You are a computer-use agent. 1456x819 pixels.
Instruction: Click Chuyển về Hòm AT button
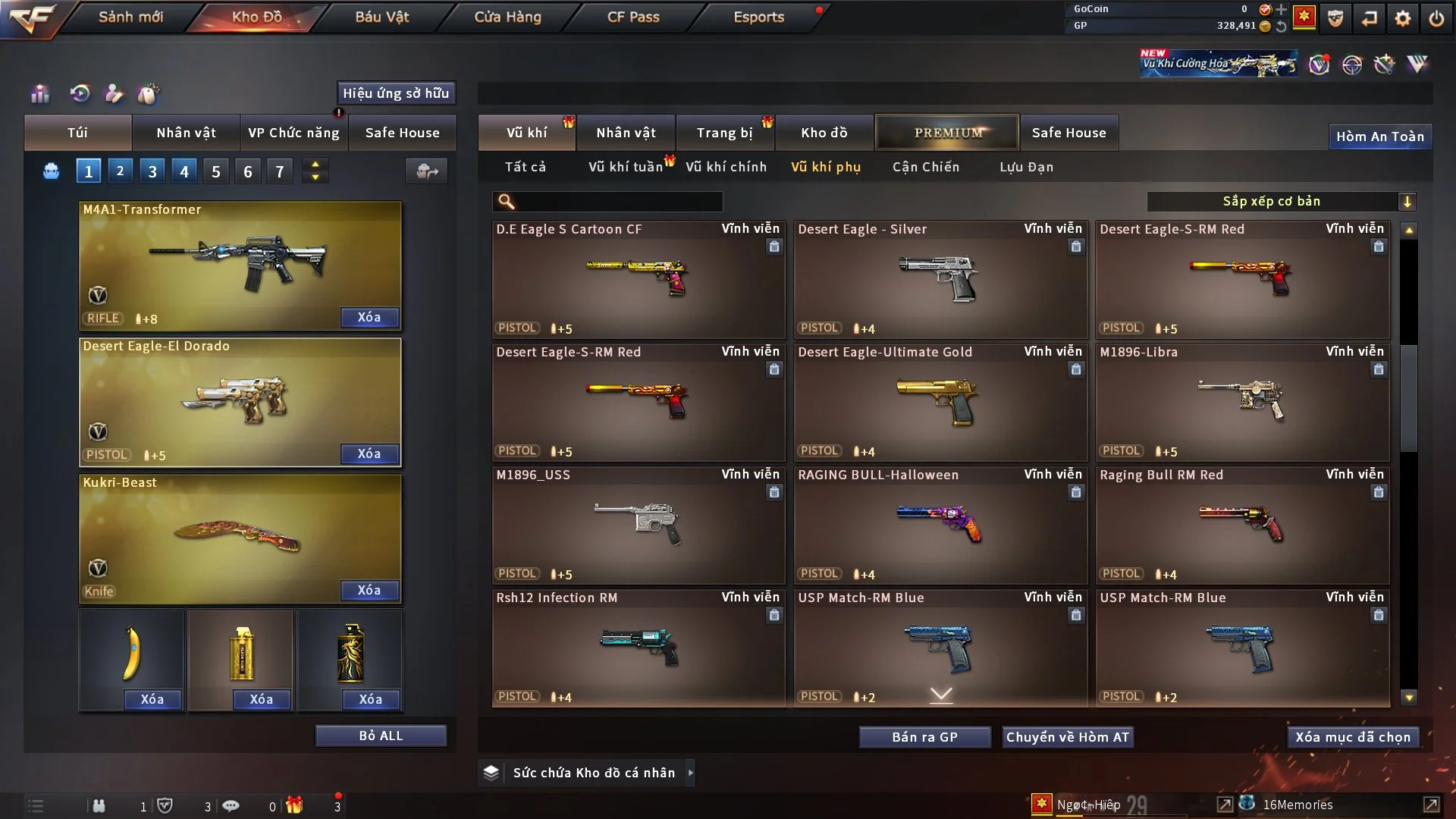click(1067, 737)
